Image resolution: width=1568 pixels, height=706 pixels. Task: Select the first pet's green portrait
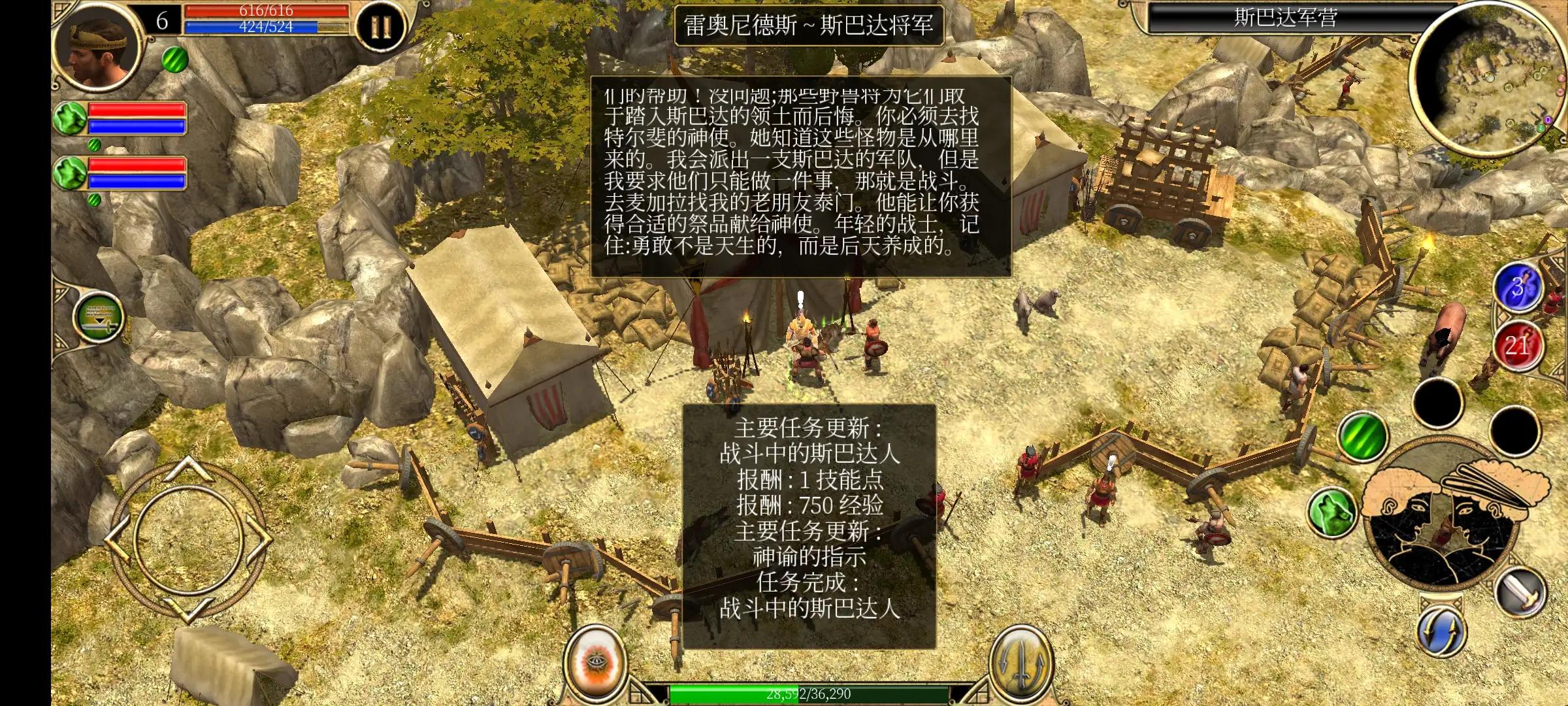[70, 116]
